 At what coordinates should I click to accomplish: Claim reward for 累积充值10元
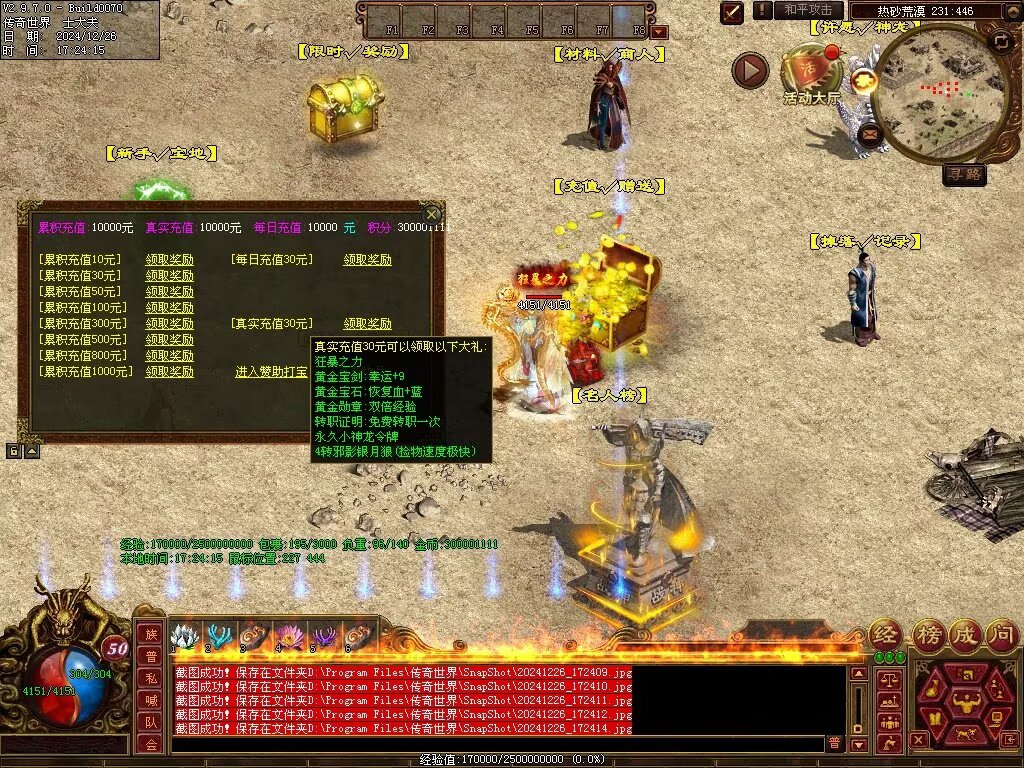pos(169,260)
